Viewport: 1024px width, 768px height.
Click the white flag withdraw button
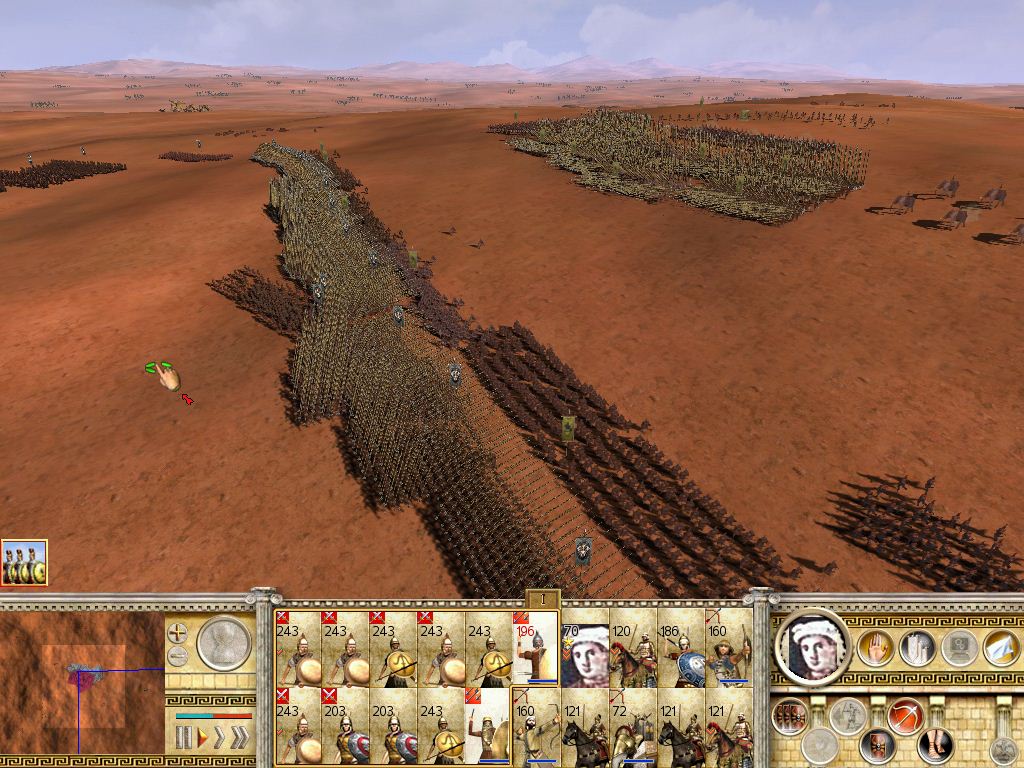[1001, 647]
